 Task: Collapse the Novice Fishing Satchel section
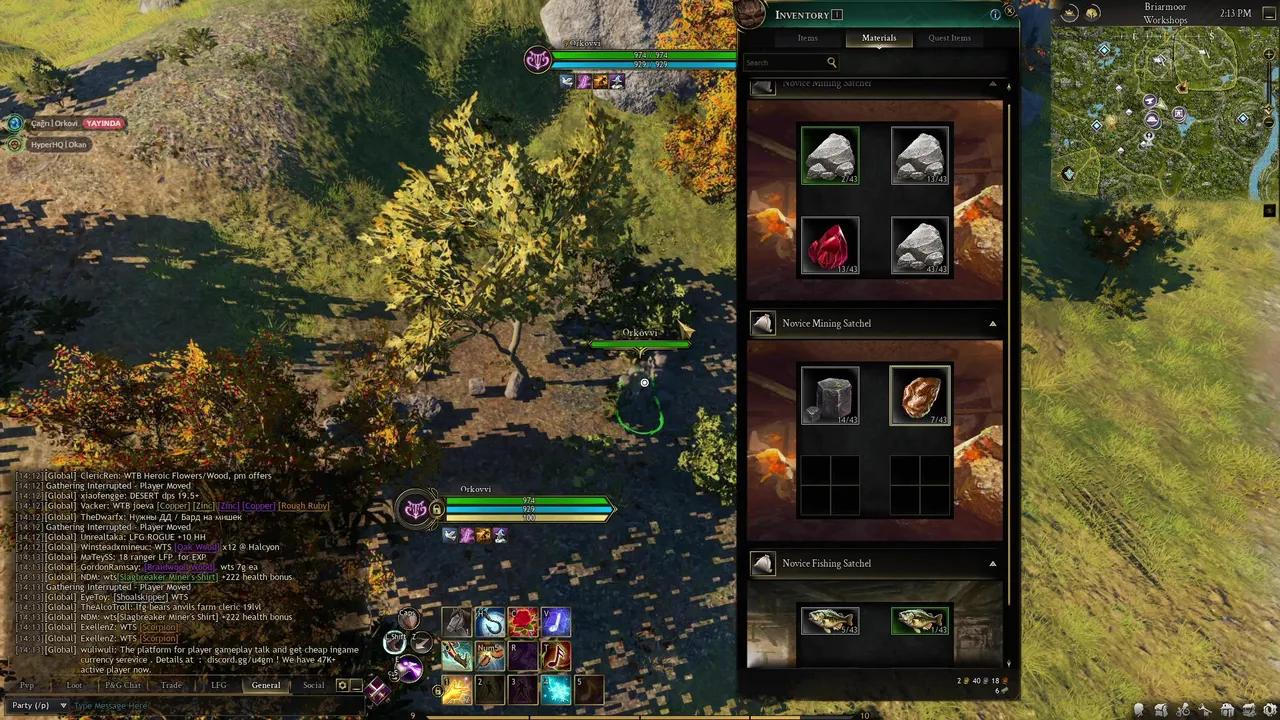992,564
